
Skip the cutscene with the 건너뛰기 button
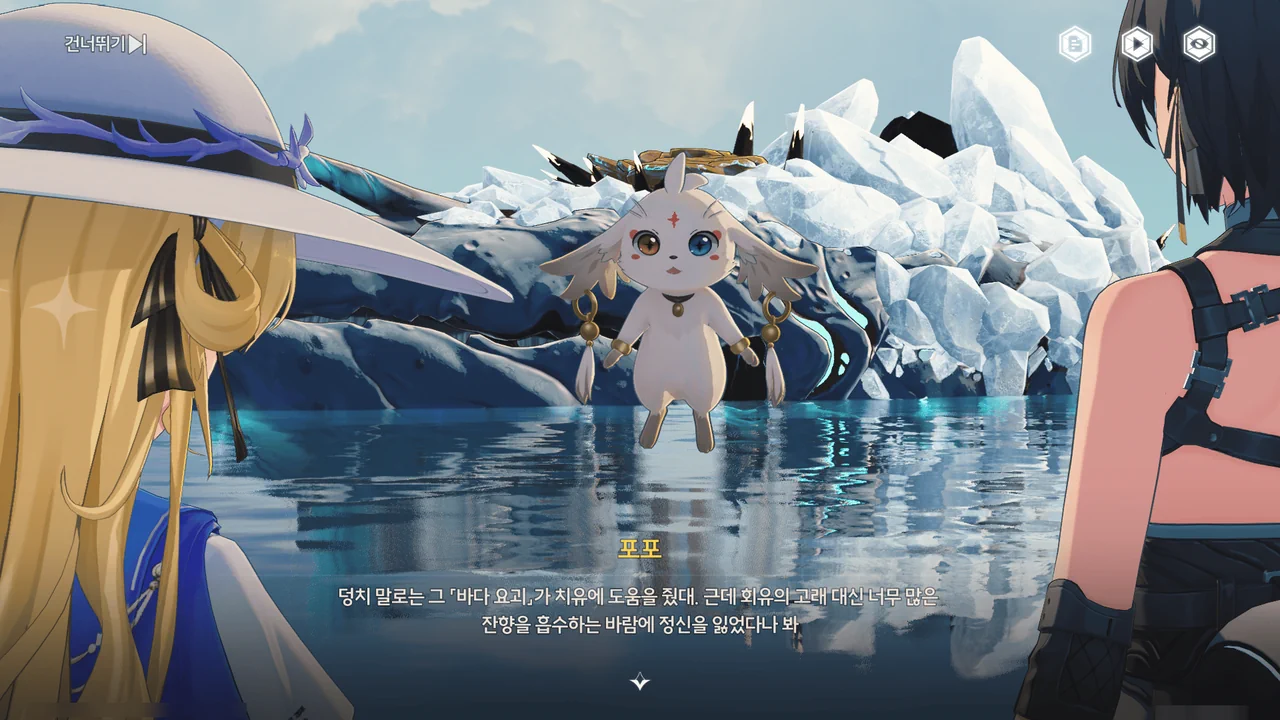coord(106,44)
